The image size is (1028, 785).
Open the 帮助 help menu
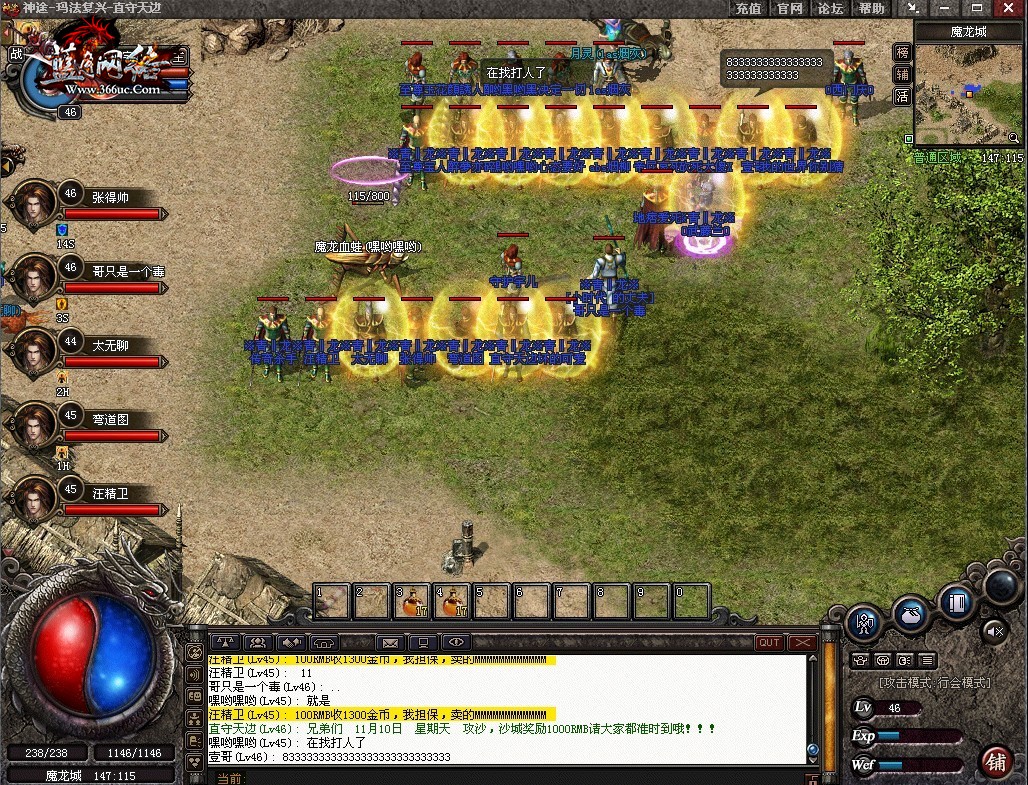(x=872, y=9)
